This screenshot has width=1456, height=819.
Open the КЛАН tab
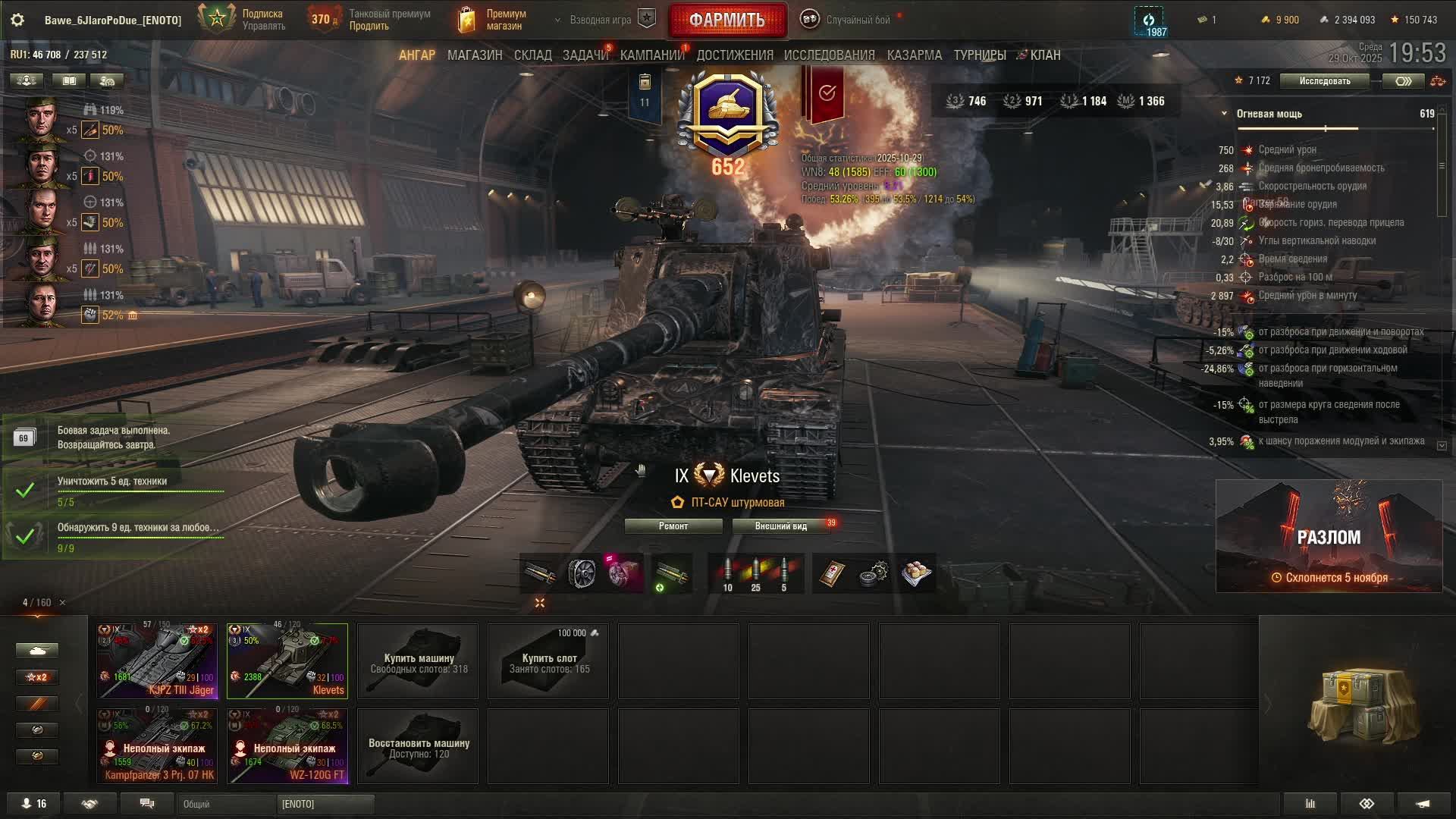(x=1044, y=55)
